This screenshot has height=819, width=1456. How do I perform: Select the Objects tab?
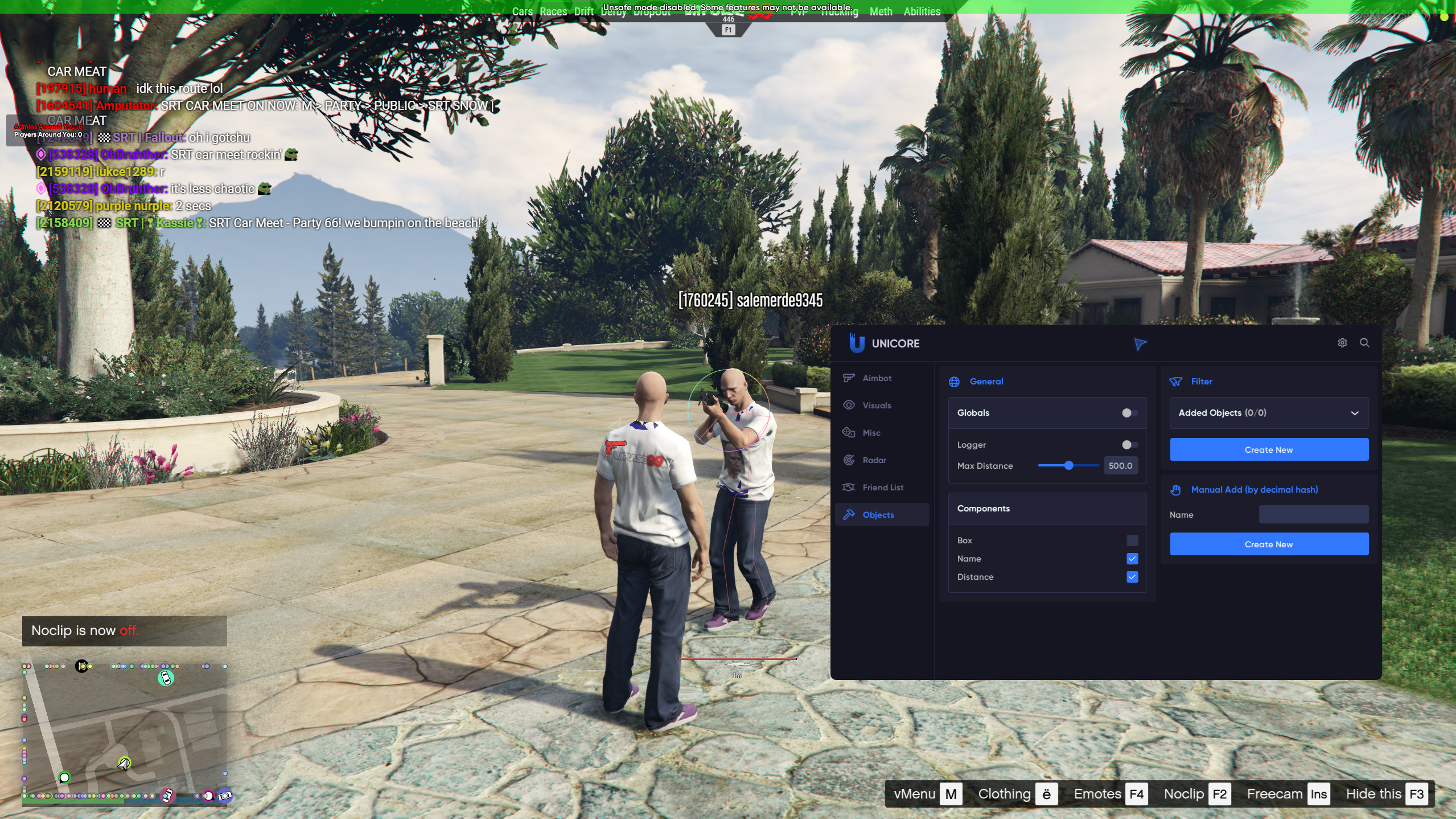(878, 515)
